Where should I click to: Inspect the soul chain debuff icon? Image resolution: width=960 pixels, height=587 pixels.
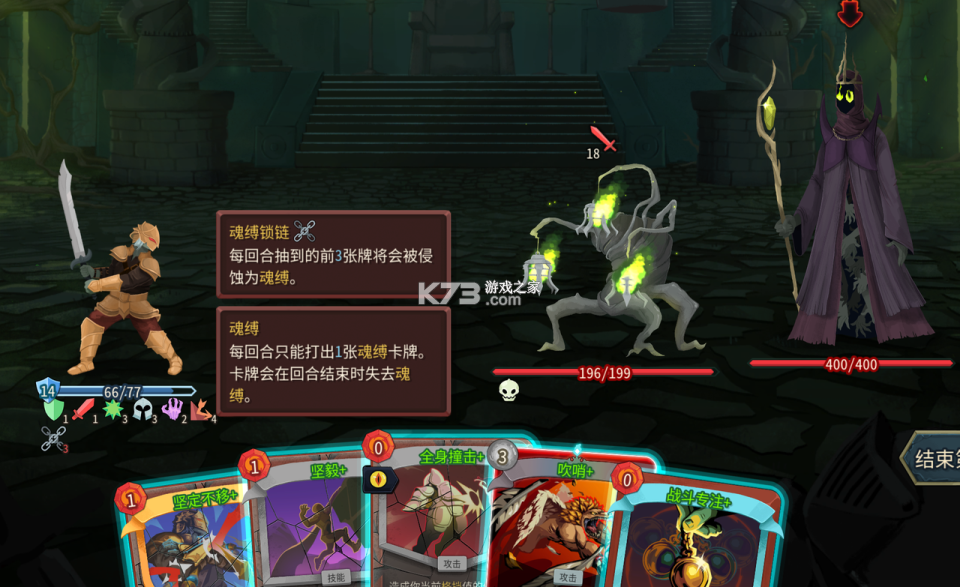(53, 438)
